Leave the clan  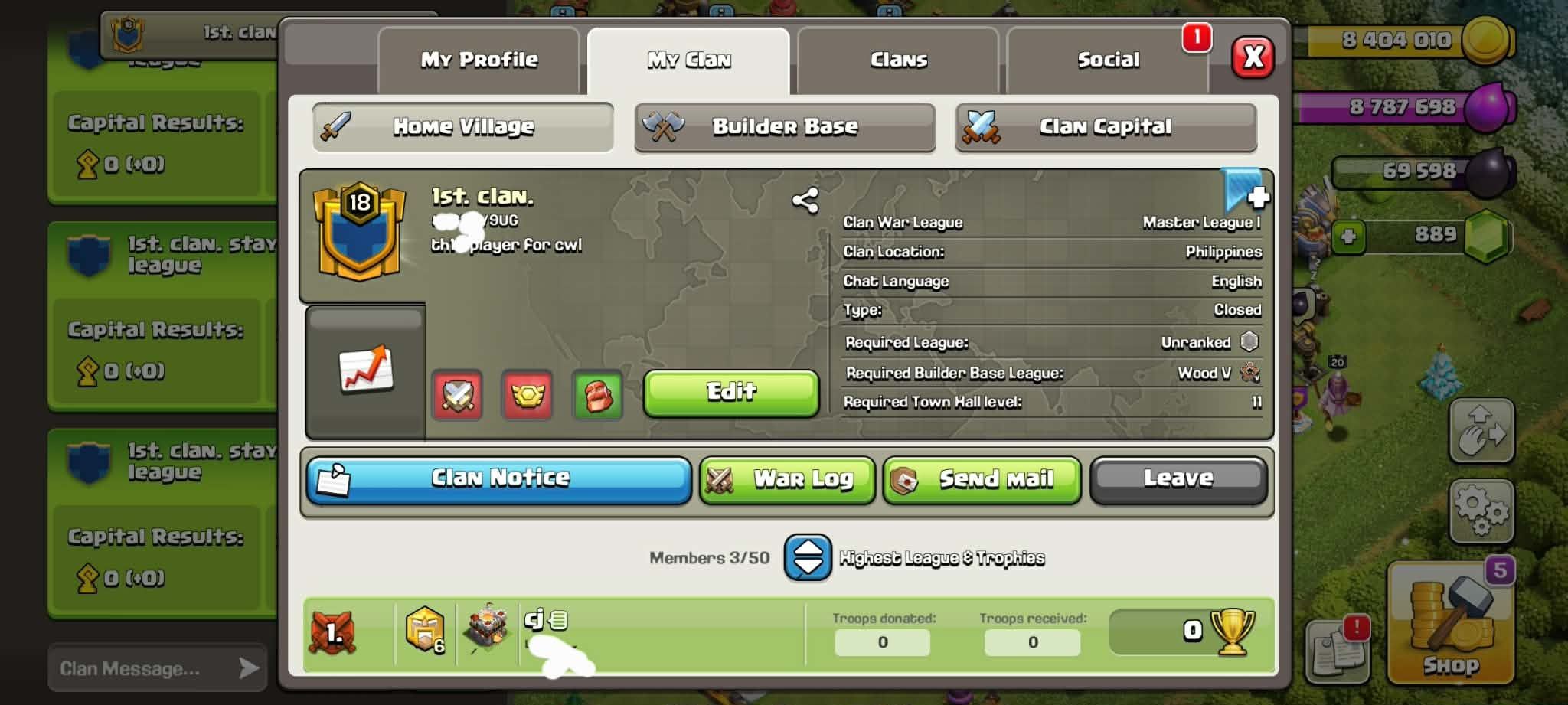coord(1178,479)
